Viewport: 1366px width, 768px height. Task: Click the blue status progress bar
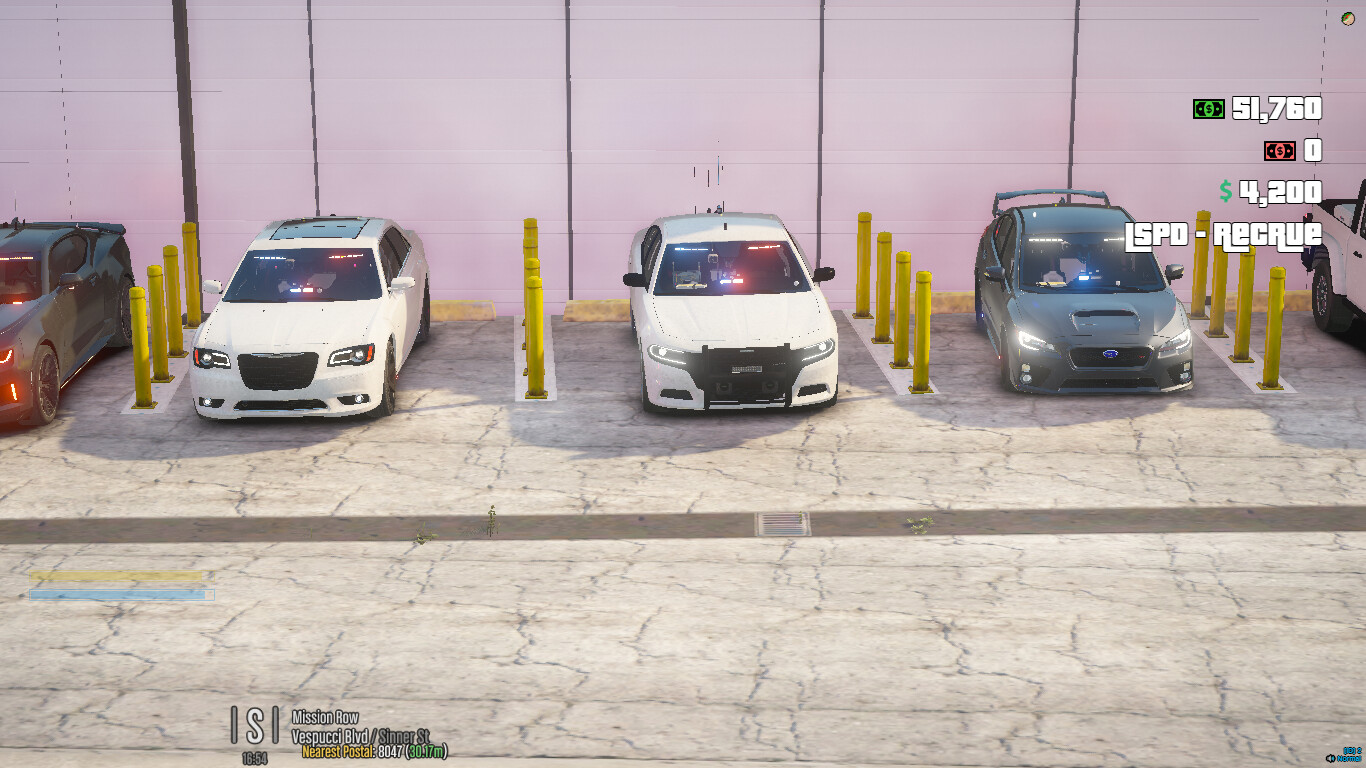(120, 596)
